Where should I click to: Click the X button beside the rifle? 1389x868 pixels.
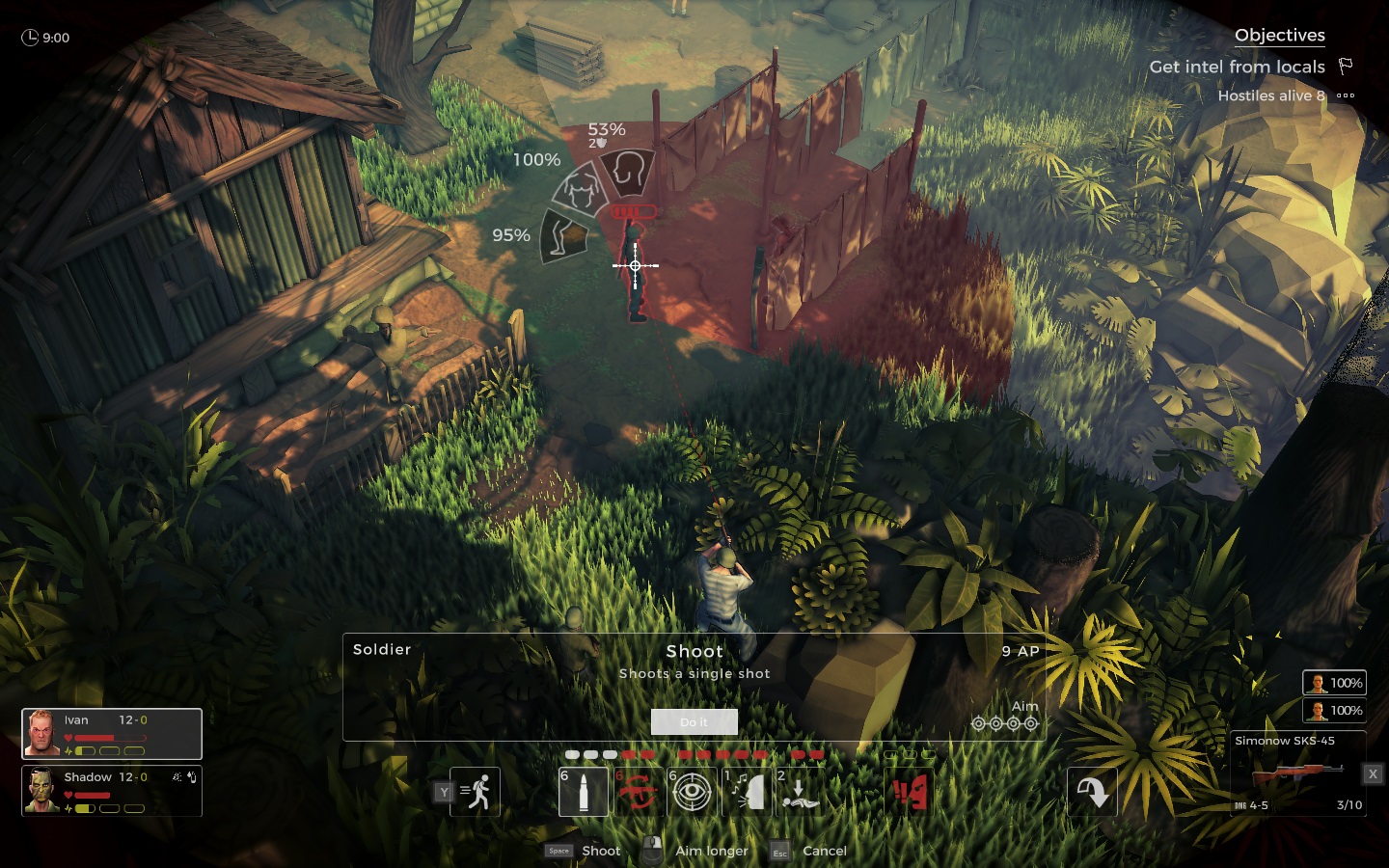point(1373,773)
